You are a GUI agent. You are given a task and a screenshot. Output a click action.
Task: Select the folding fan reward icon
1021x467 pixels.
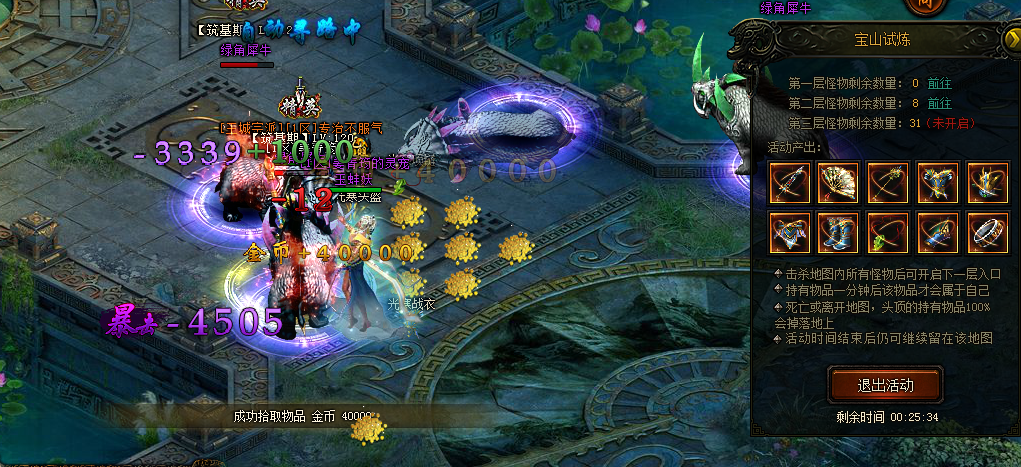tap(839, 182)
